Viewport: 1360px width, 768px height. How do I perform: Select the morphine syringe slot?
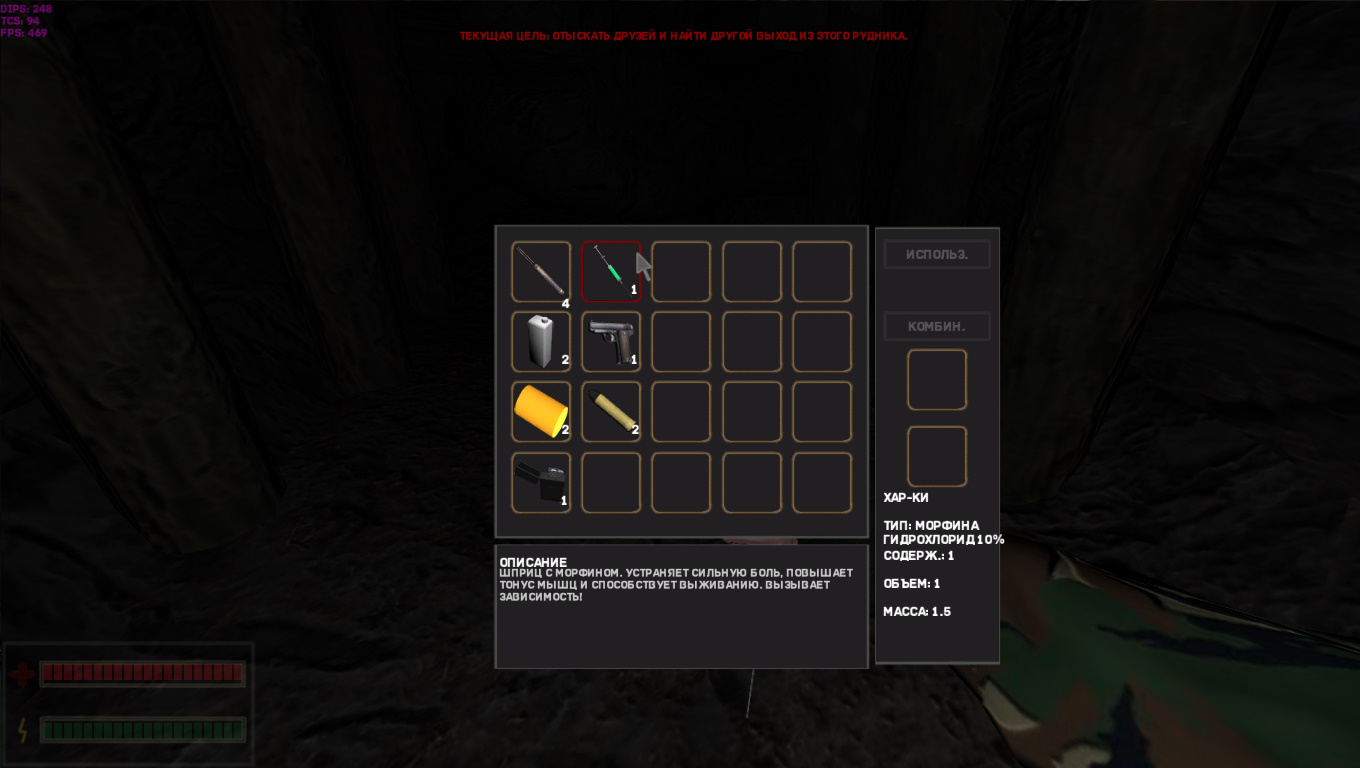[x=611, y=271]
